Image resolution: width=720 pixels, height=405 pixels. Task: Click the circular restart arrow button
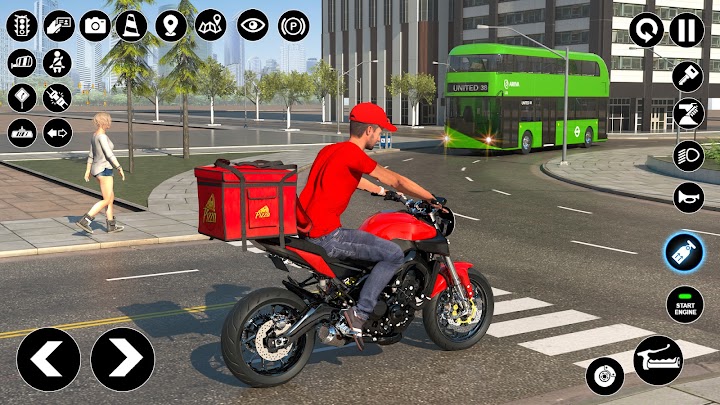click(646, 30)
